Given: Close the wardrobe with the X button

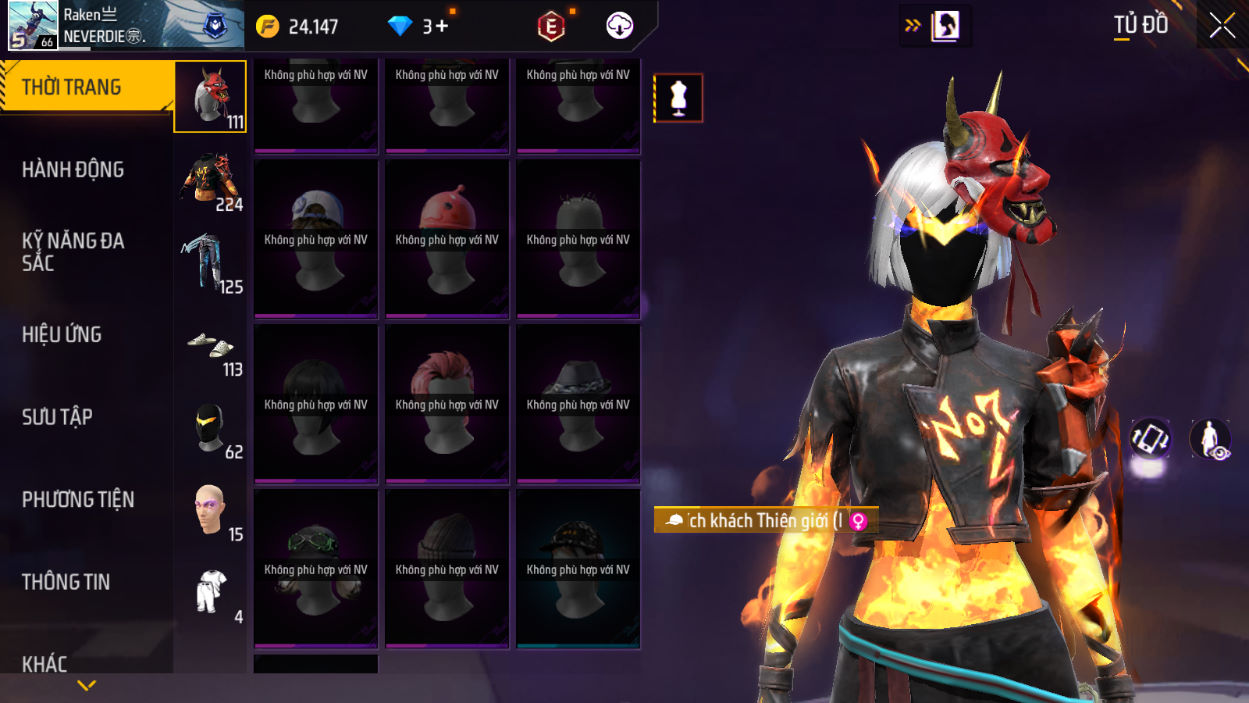Looking at the screenshot, I should click(x=1222, y=26).
